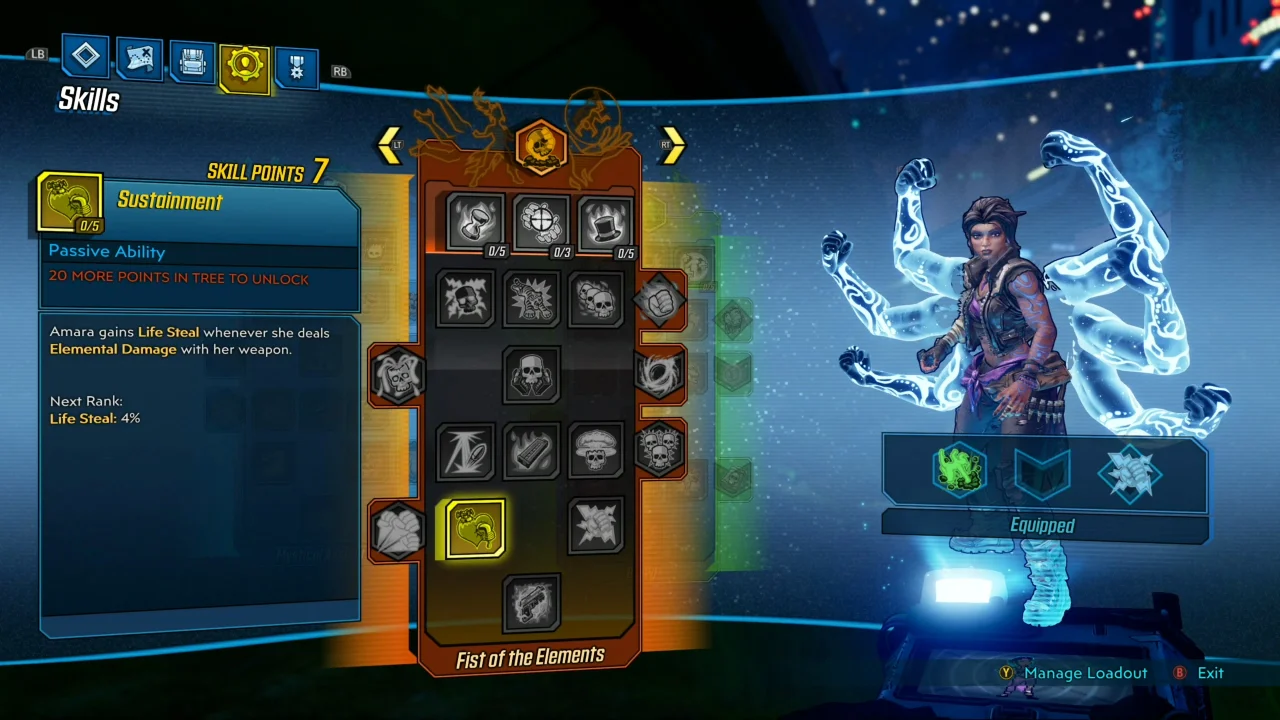Select the Illuminated Fist top-hat skill icon
Image resolution: width=1280 pixels, height=720 pixels.
click(605, 222)
